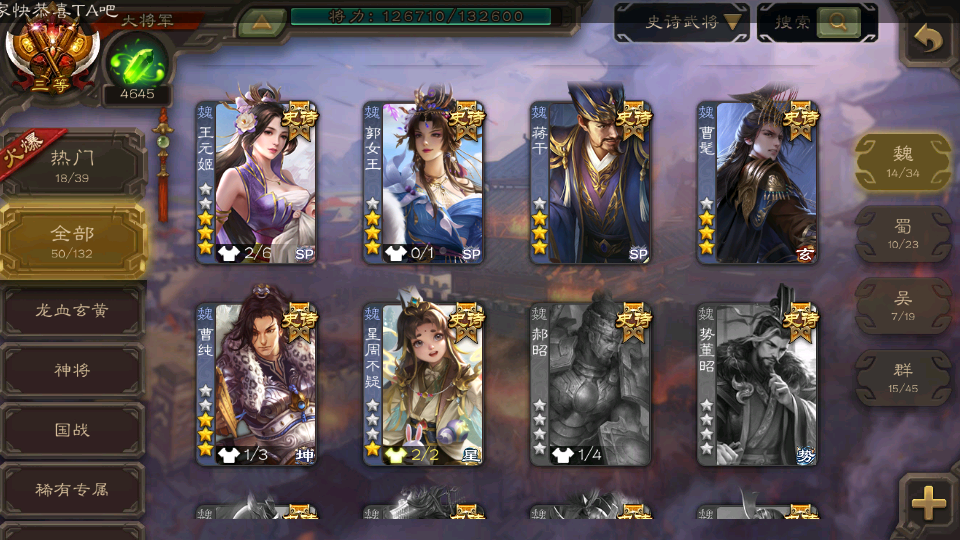Select the 魏 faction tab
This screenshot has height=540, width=960.
click(x=902, y=161)
